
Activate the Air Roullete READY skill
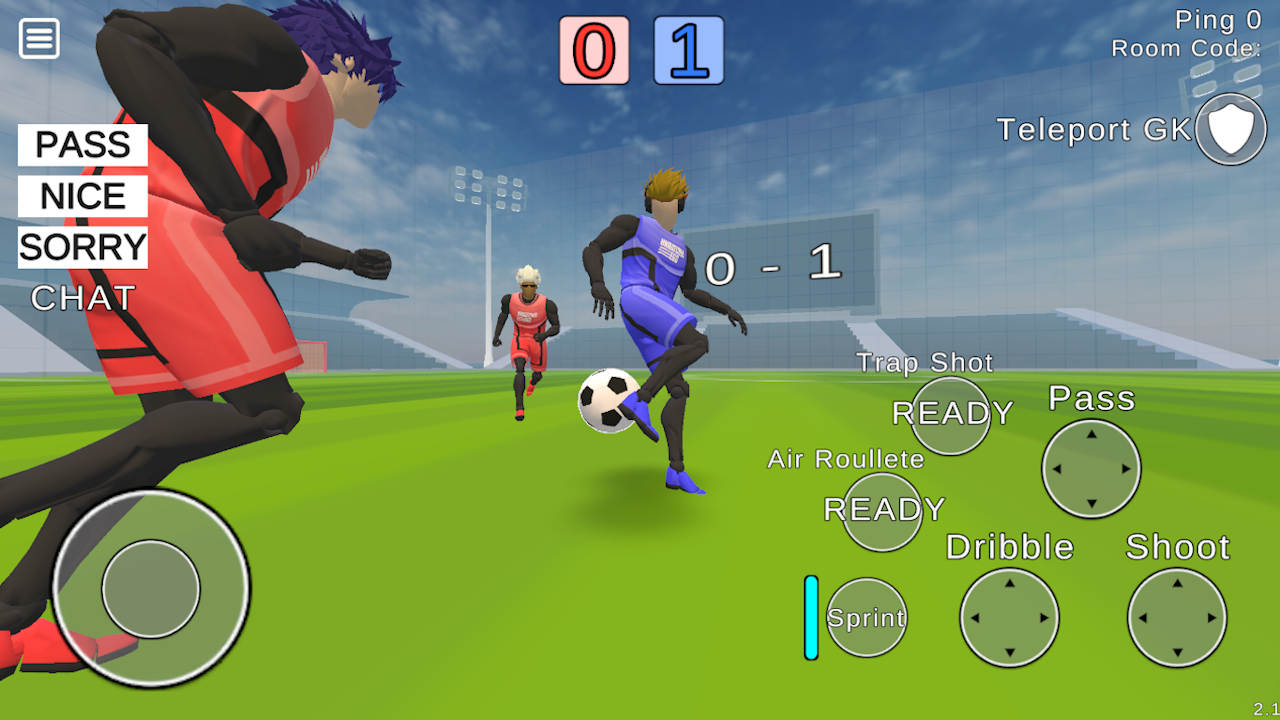(x=881, y=511)
